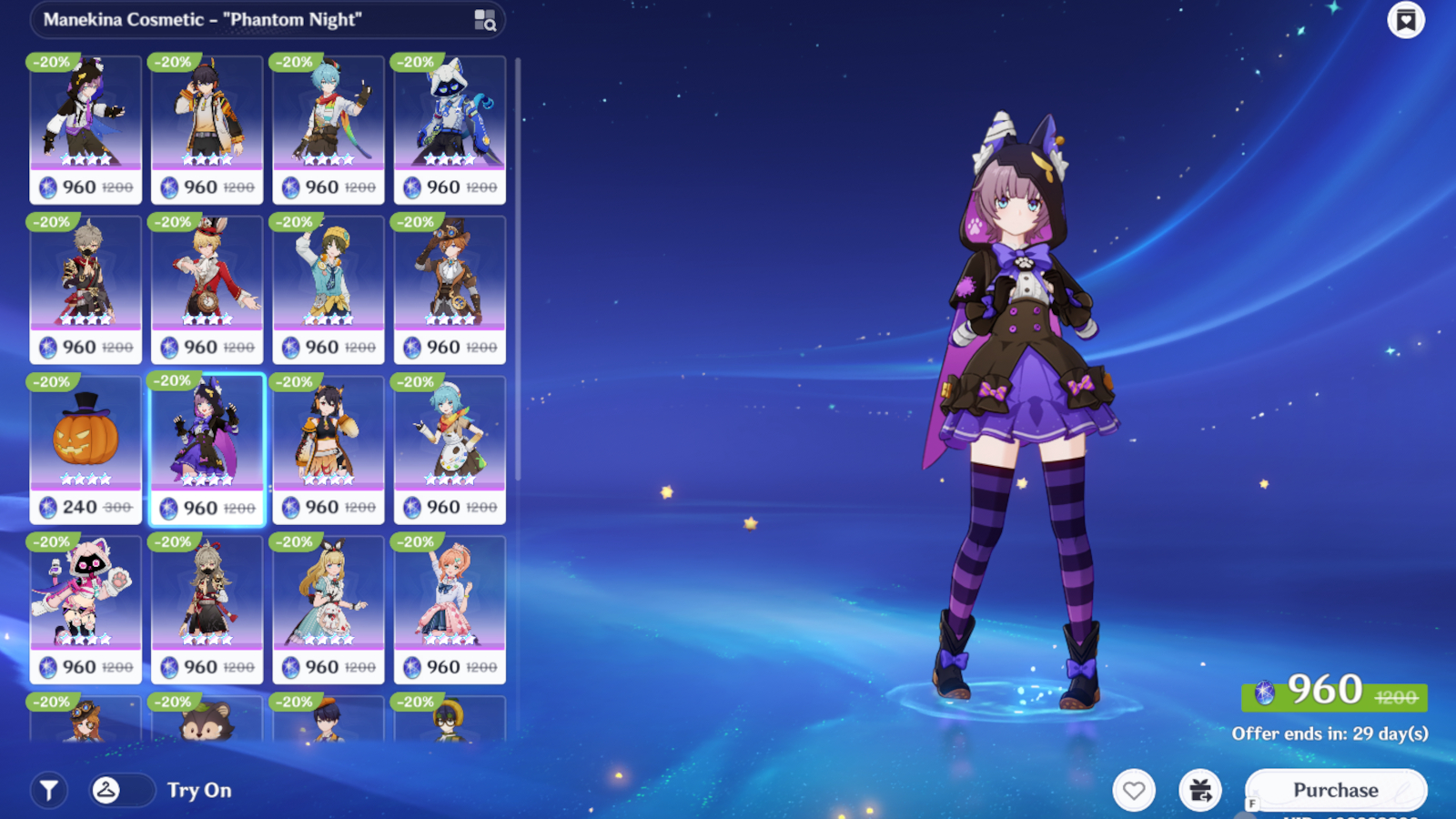Click the gem currency icon on pumpkin price
The image size is (1456, 819).
pyautogui.click(x=48, y=508)
